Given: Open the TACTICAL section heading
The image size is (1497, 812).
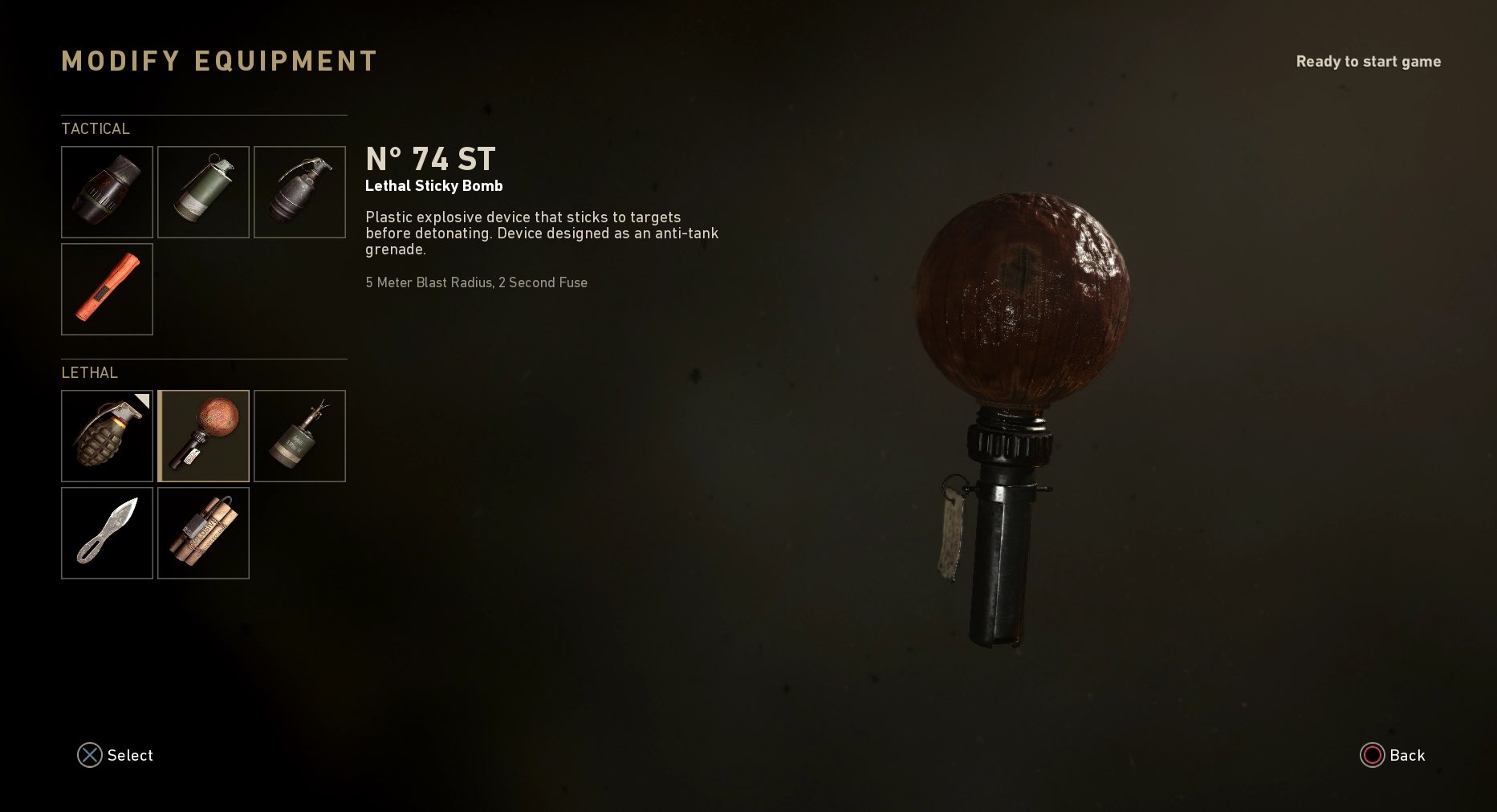Looking at the screenshot, I should pyautogui.click(x=96, y=128).
